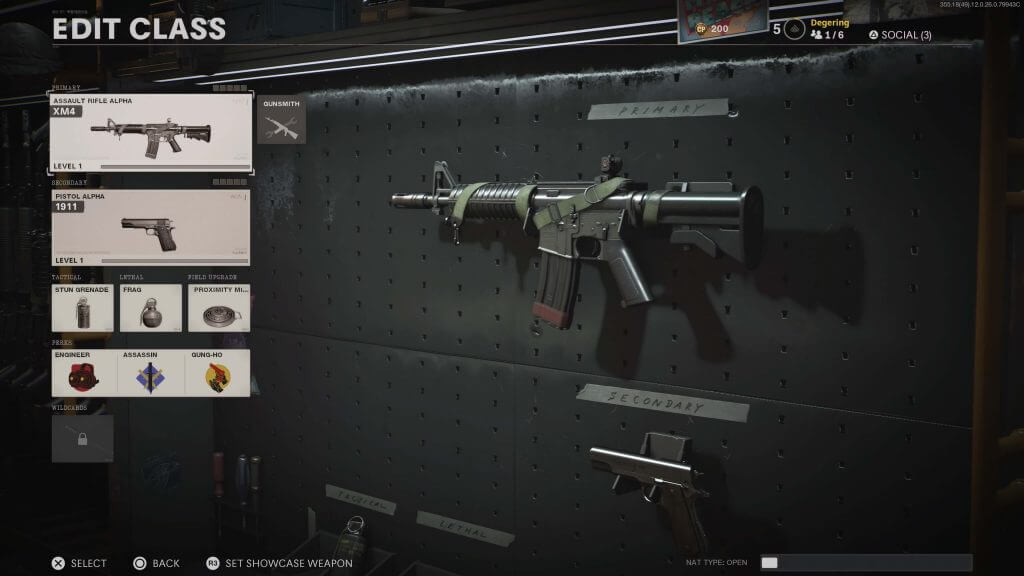
Task: Select the Frag lethal slot
Action: [150, 308]
